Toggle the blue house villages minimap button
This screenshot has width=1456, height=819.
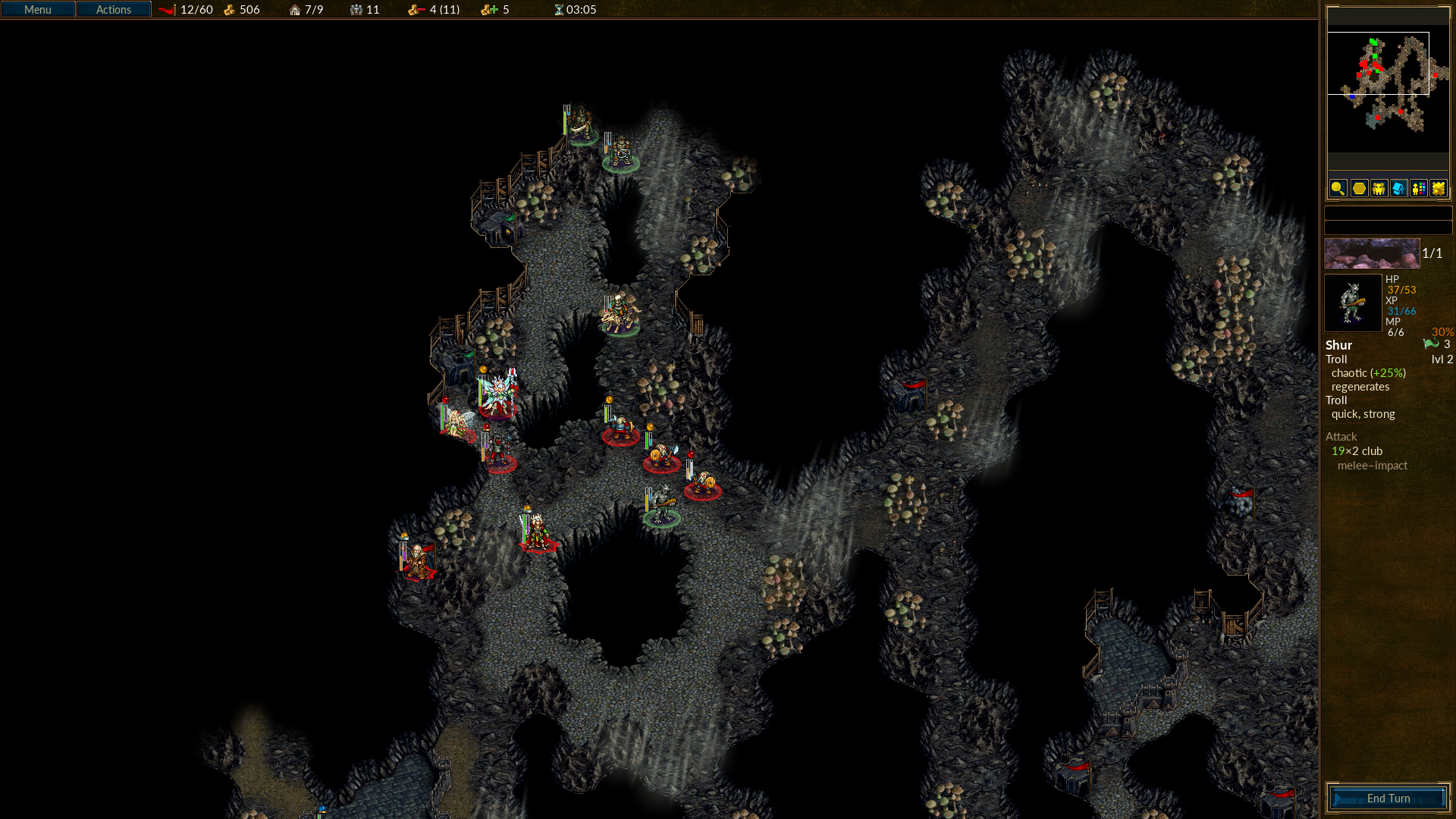tap(1398, 188)
